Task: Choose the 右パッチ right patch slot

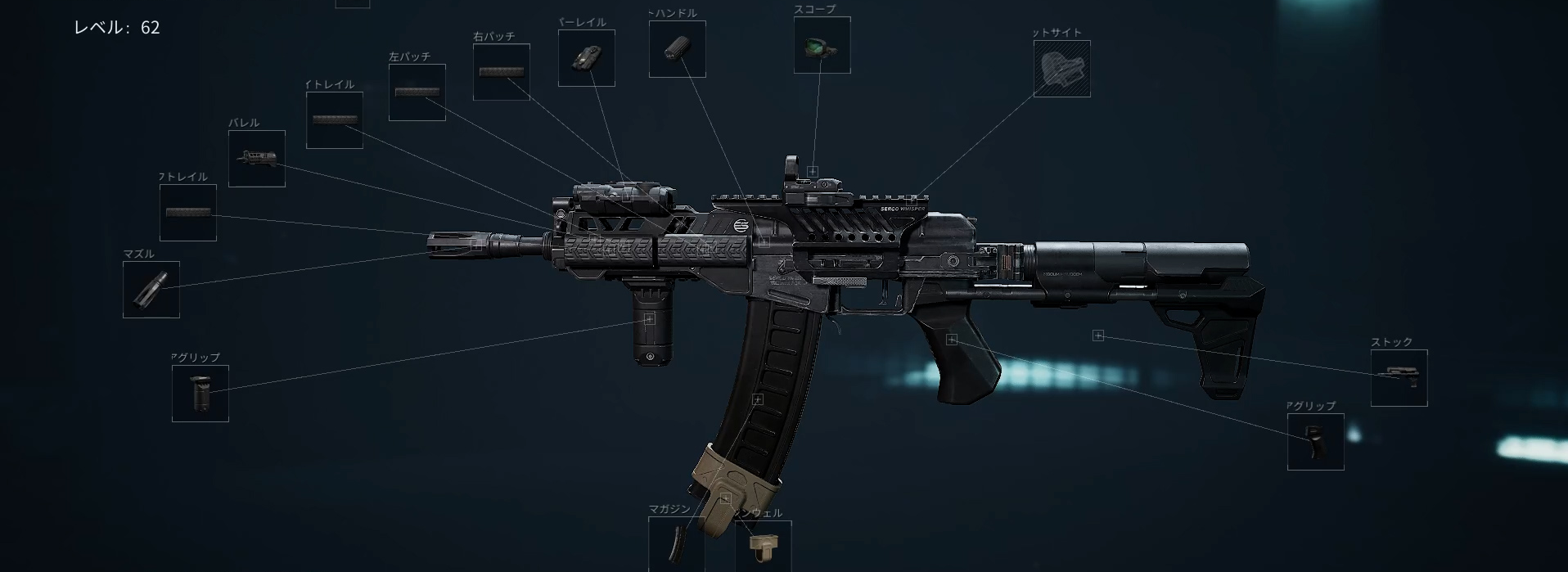Action: pos(502,72)
